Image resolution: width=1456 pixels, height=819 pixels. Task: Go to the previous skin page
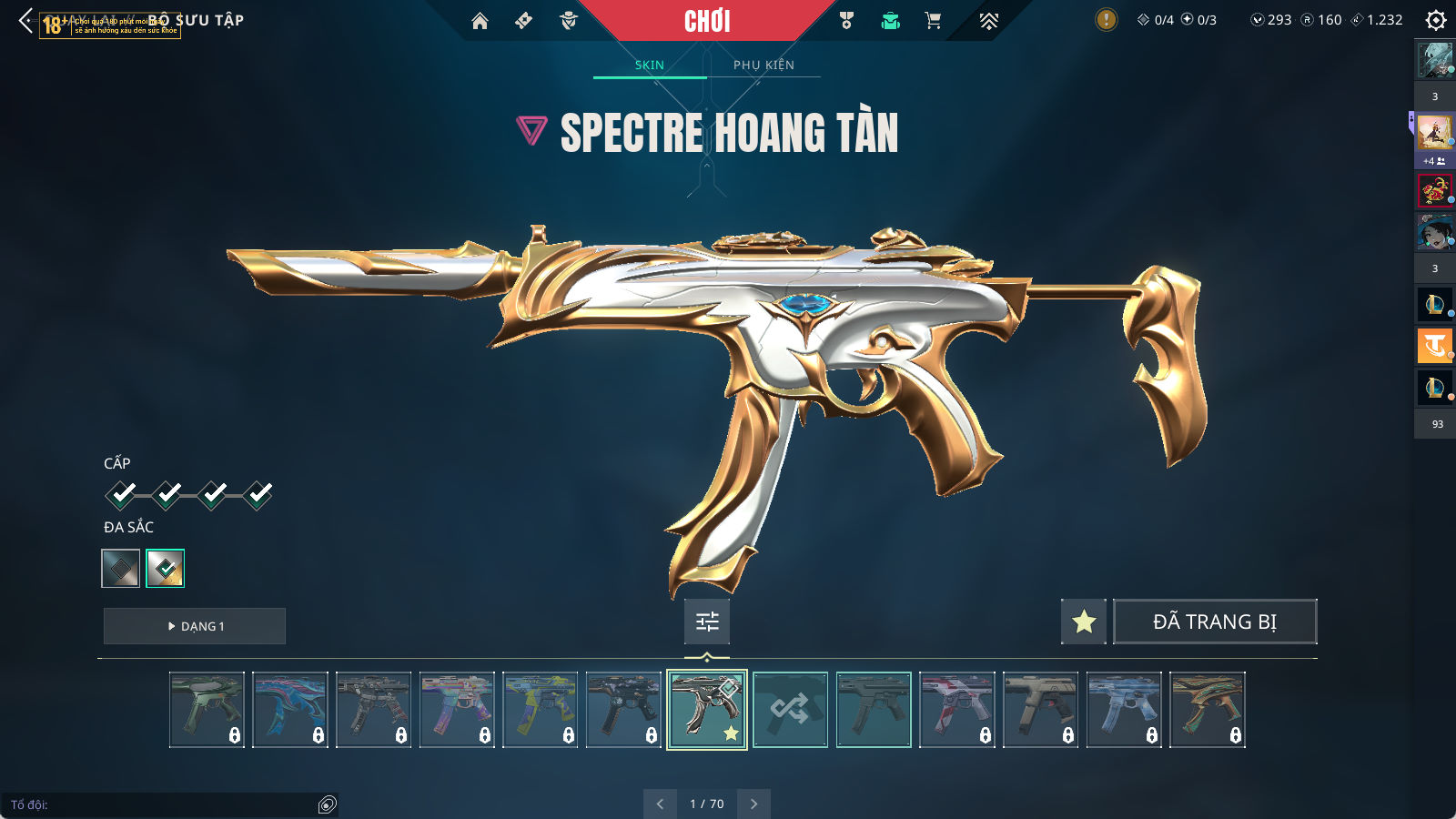(x=660, y=804)
